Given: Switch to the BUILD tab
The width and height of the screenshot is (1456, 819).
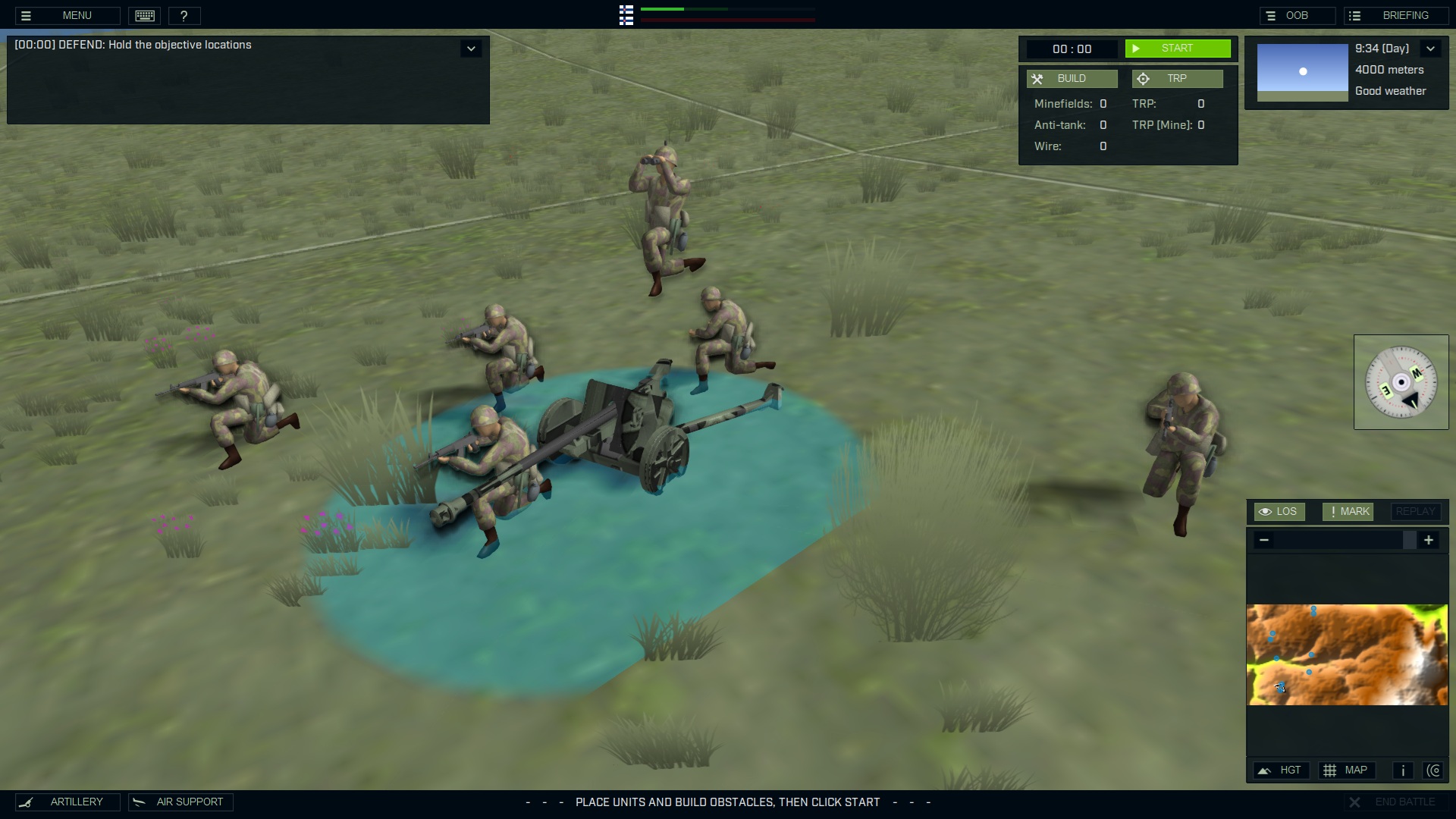Looking at the screenshot, I should [x=1072, y=78].
